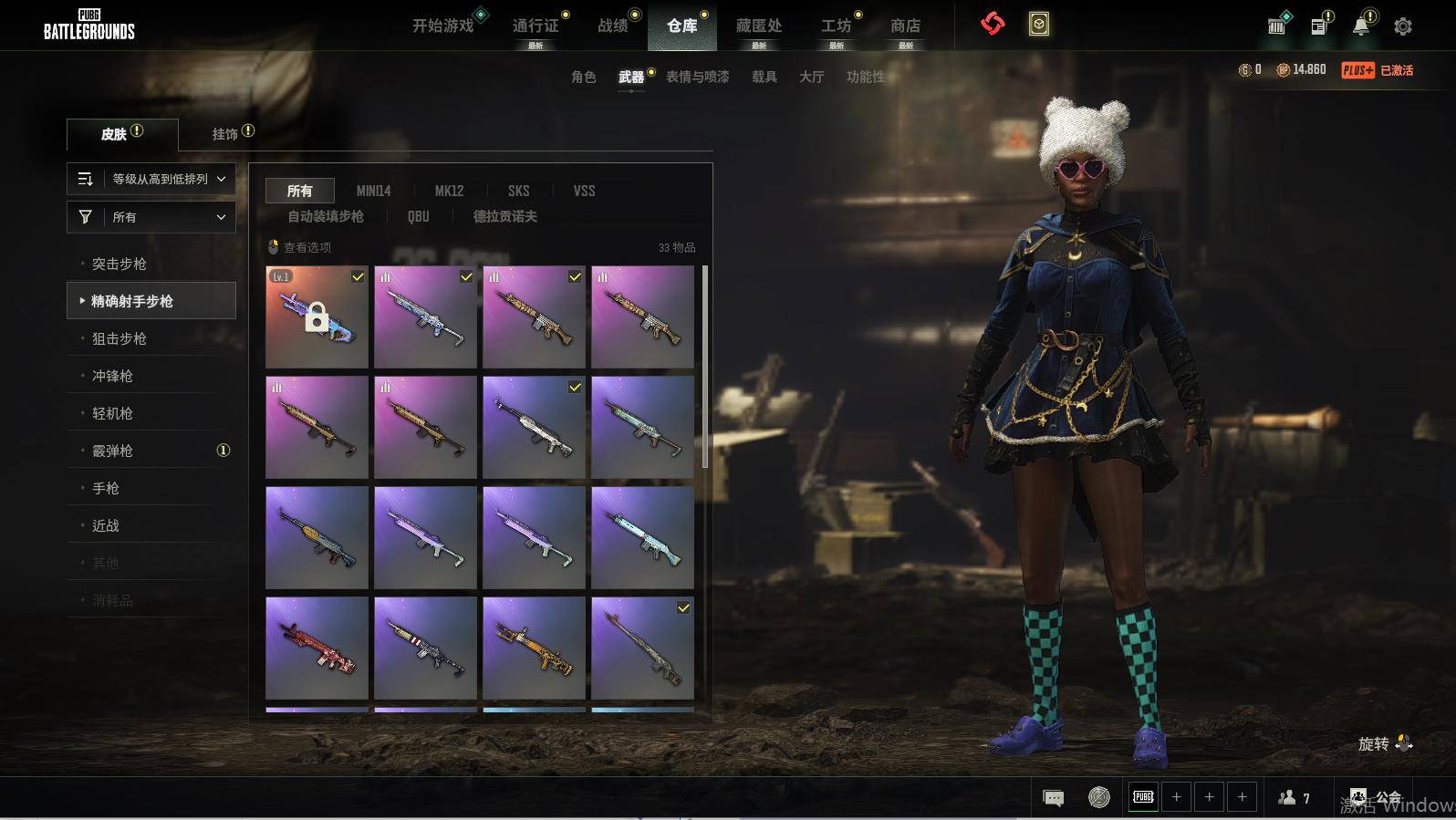1456x820 pixels.
Task: Open the notifications bell
Action: [x=1361, y=26]
